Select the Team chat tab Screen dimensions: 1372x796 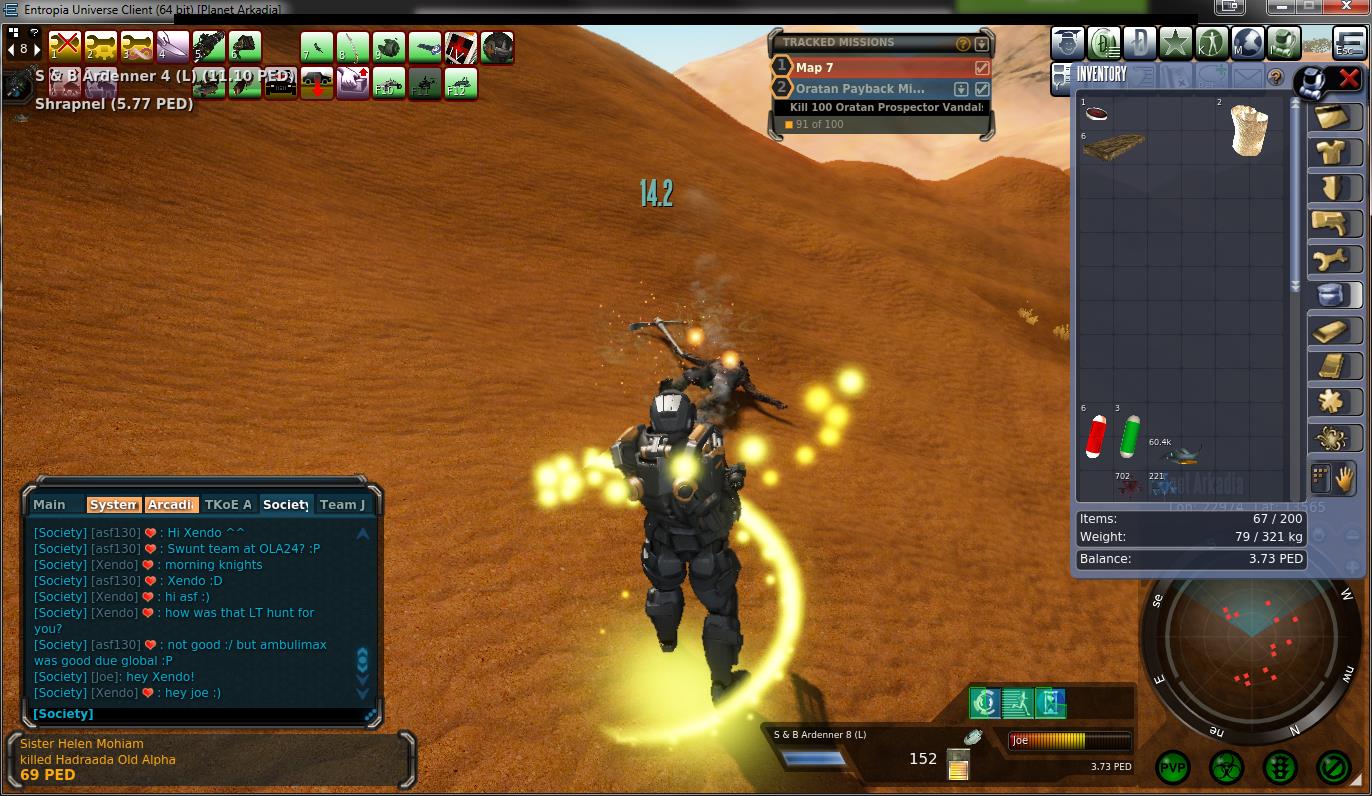[343, 505]
